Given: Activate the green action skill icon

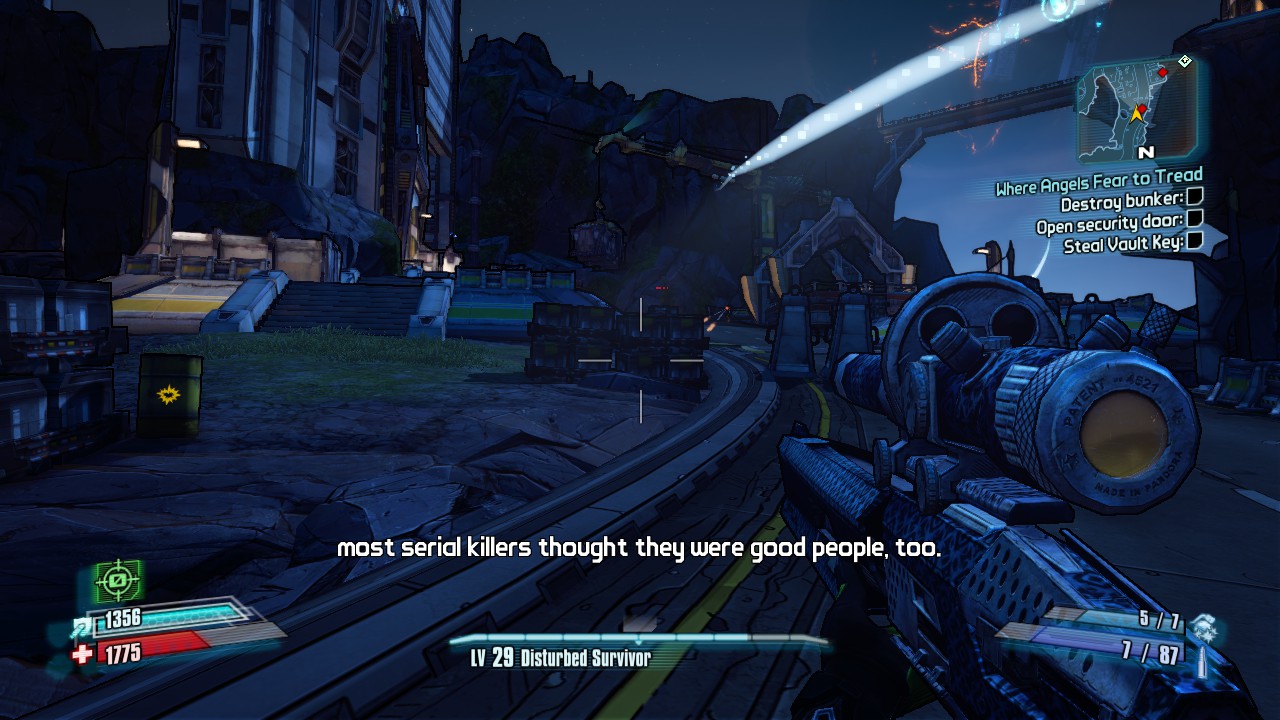Looking at the screenshot, I should click(x=119, y=580).
